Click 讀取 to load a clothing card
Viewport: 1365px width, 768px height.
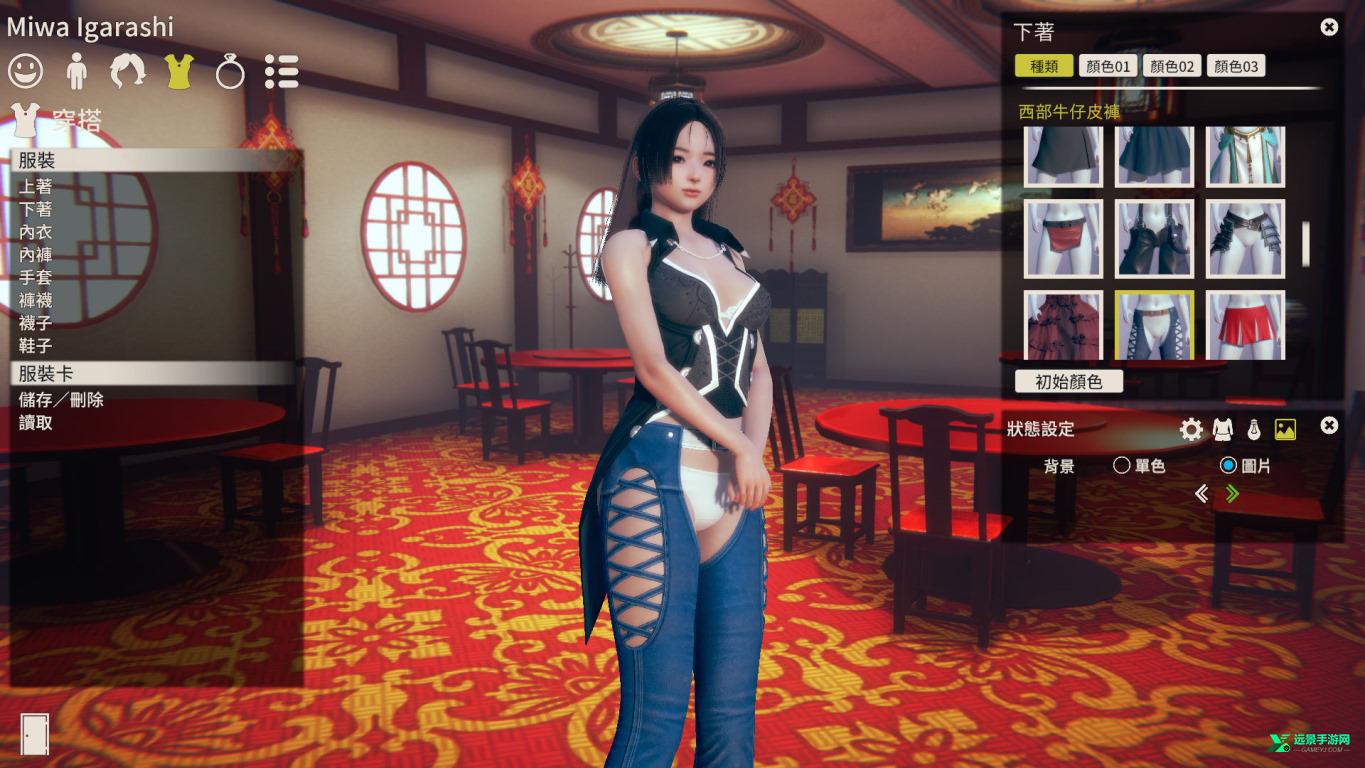point(35,423)
